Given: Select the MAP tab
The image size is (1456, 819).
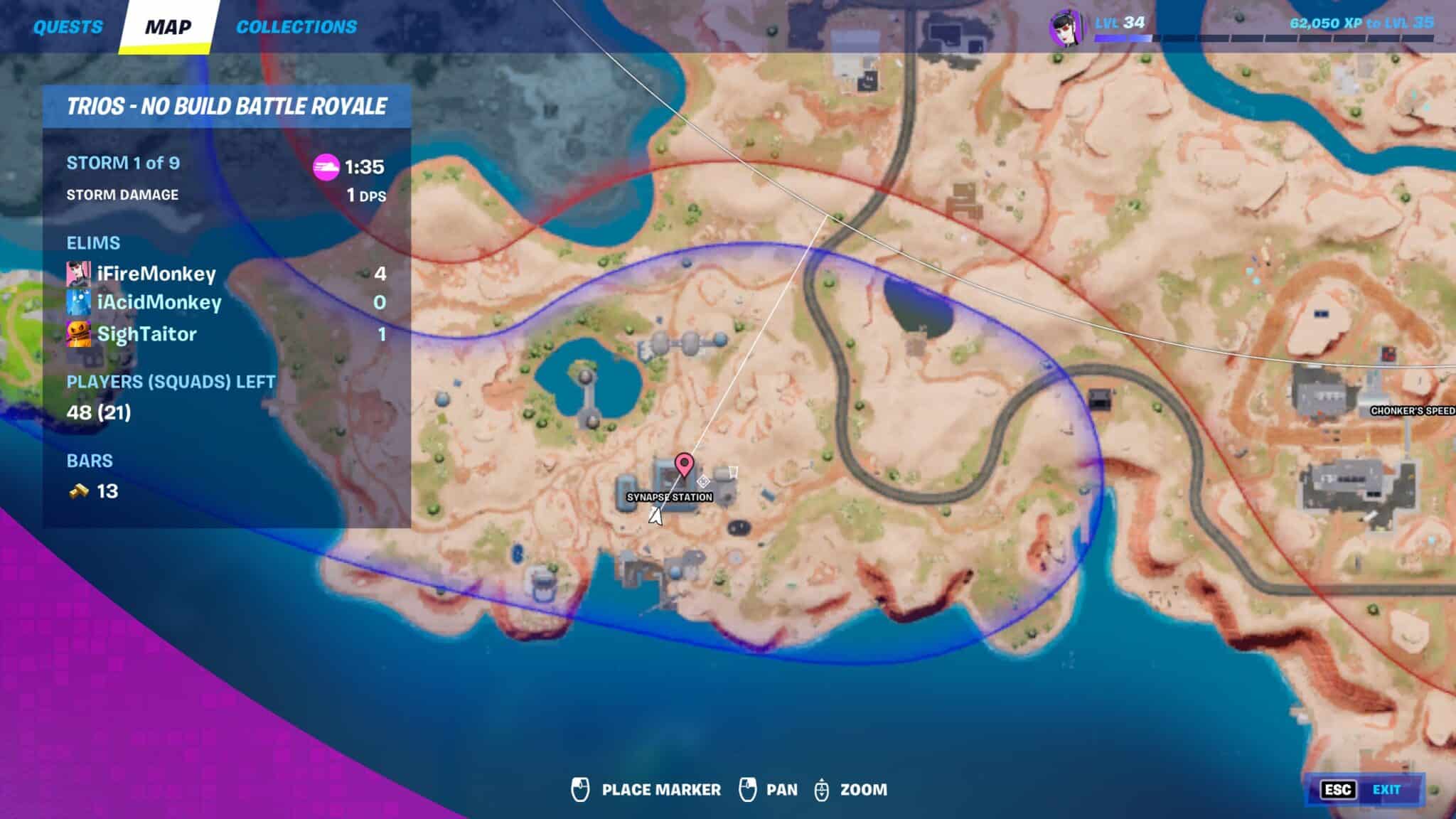Looking at the screenshot, I should click(168, 27).
